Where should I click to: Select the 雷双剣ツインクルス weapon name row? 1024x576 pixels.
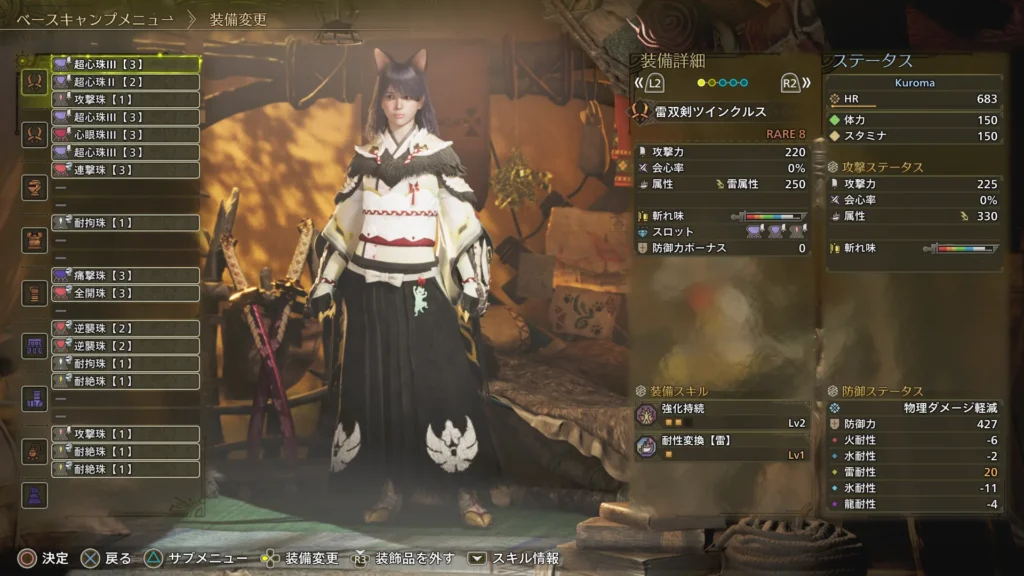[x=722, y=112]
